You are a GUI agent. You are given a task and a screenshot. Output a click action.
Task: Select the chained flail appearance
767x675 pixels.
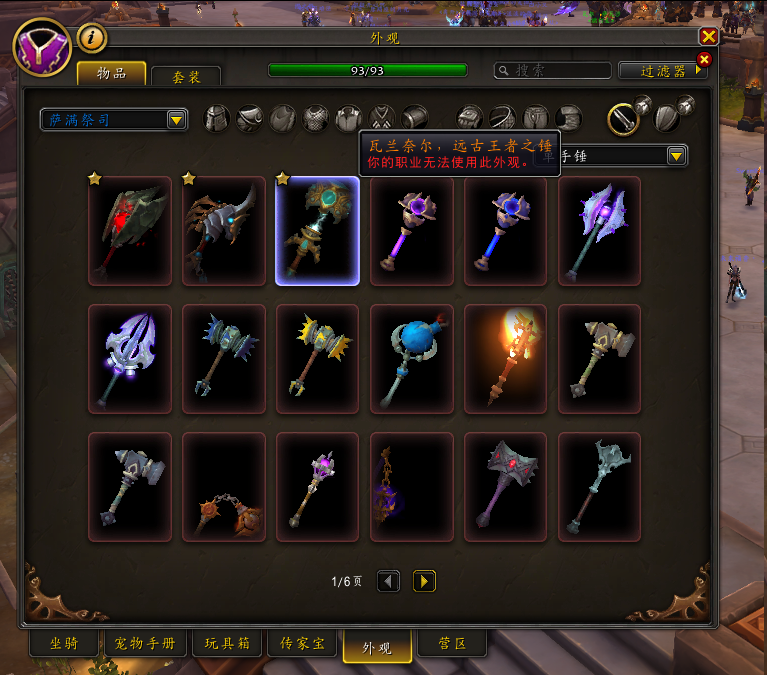[224, 487]
